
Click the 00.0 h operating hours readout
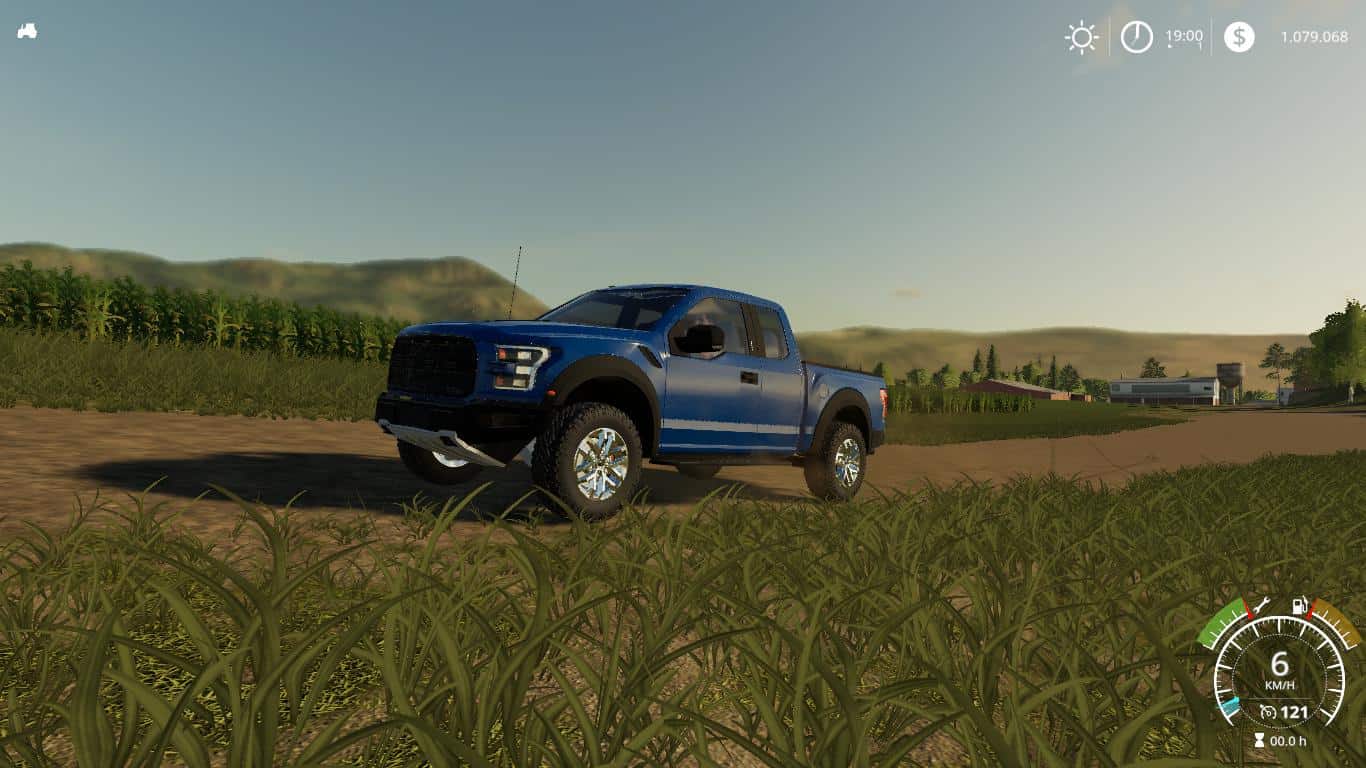coord(1288,740)
